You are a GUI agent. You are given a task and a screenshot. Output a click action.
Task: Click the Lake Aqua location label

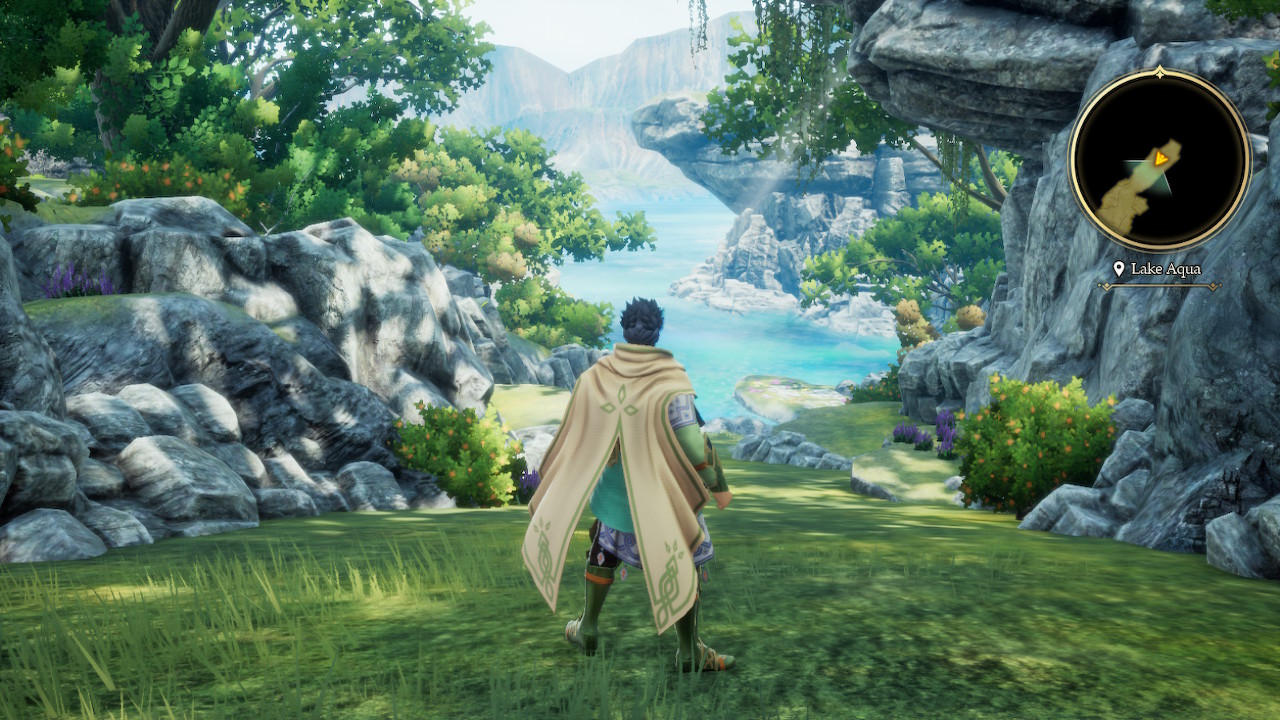1160,269
